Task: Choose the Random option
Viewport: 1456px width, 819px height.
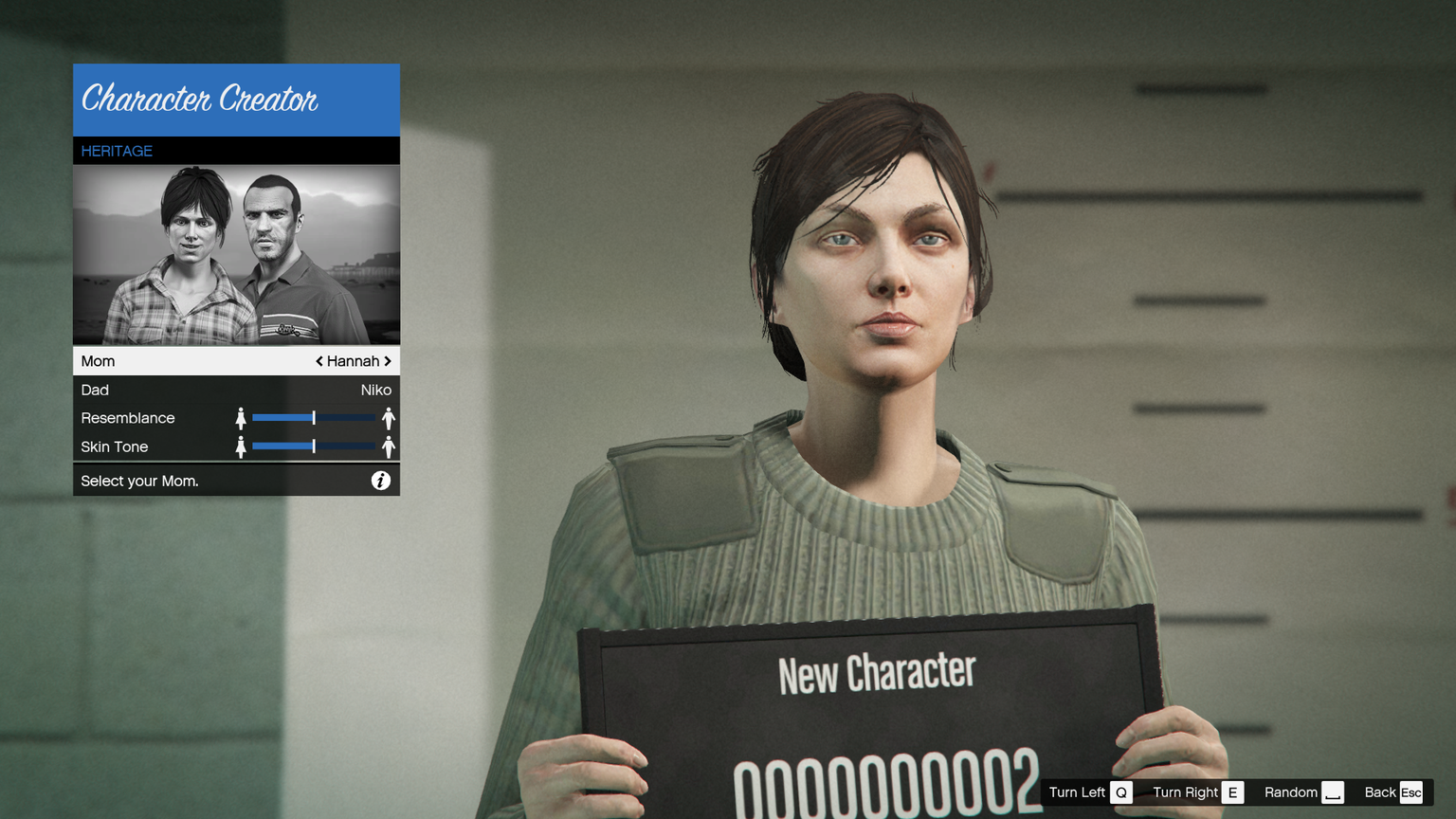Action: click(1303, 792)
